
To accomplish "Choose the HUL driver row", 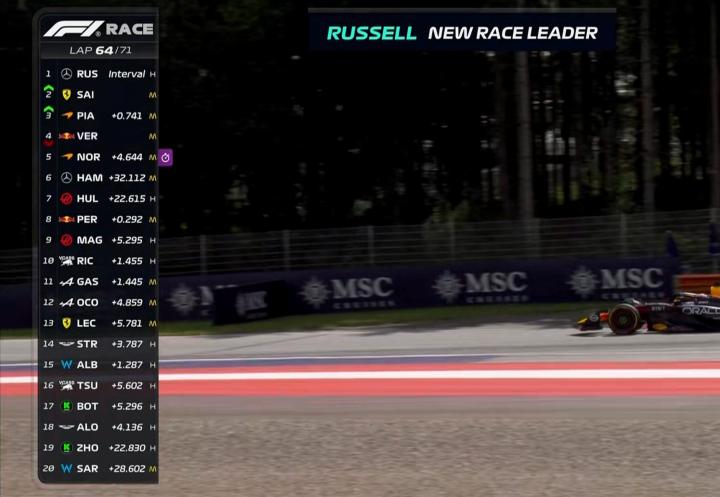I will pyautogui.click(x=98, y=199).
